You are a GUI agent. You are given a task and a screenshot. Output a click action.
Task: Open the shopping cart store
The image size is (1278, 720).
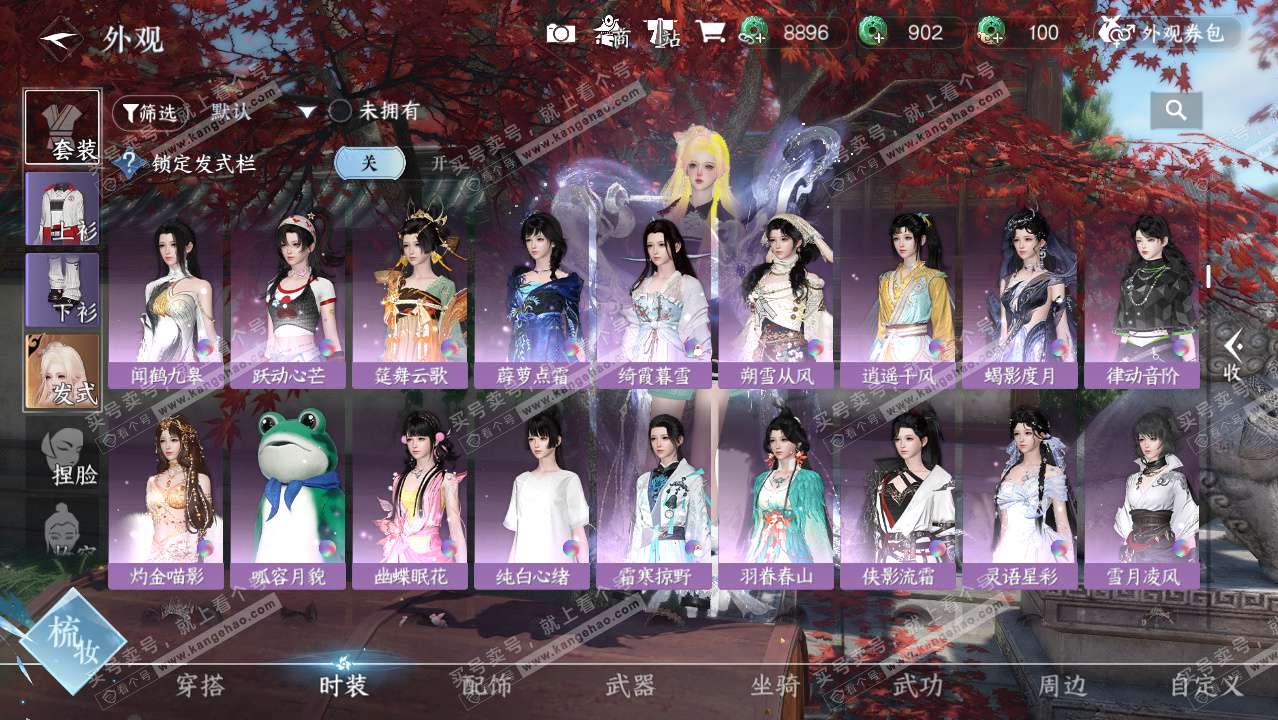[710, 33]
